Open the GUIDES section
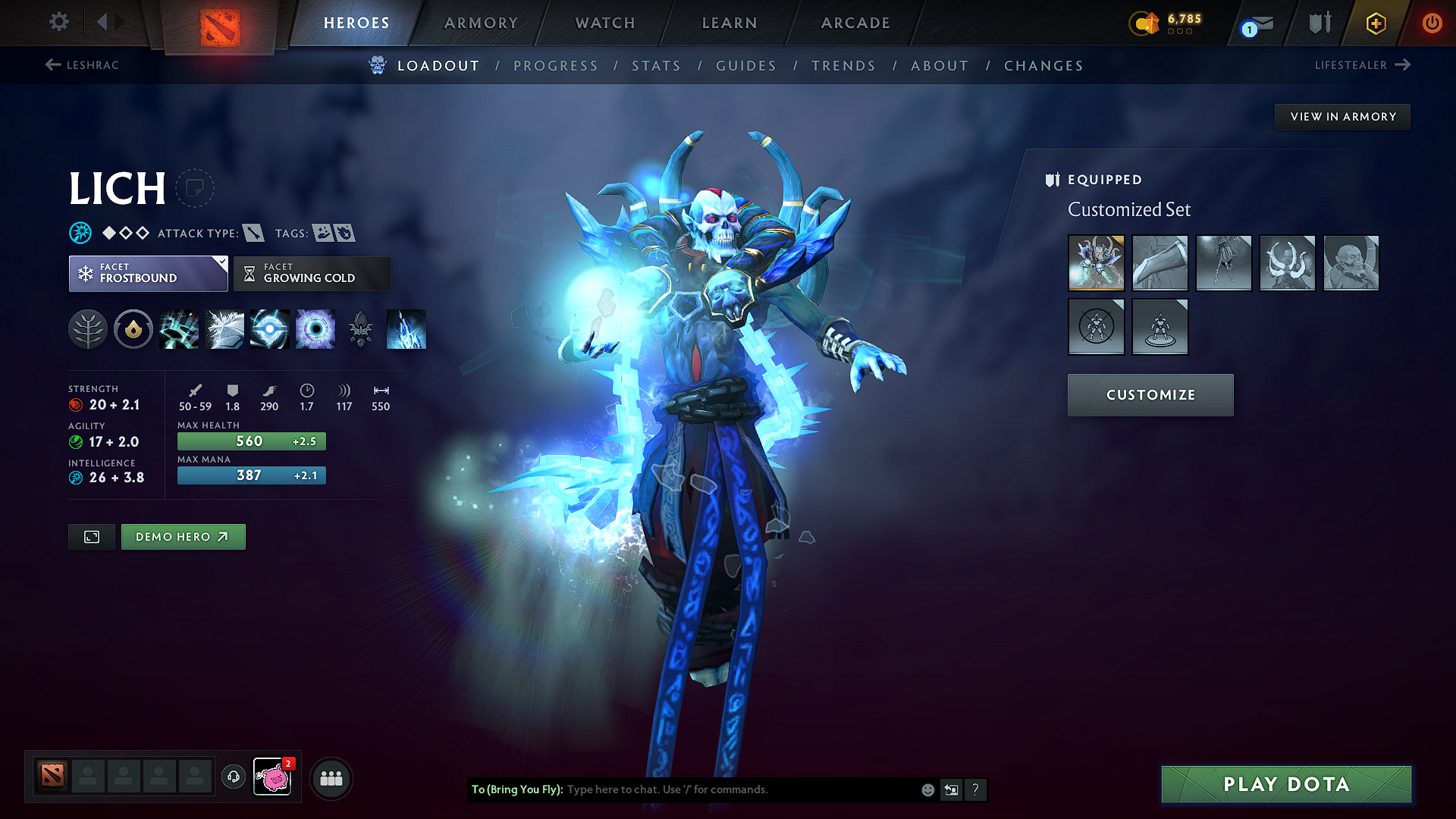This screenshot has width=1456, height=819. (x=745, y=66)
